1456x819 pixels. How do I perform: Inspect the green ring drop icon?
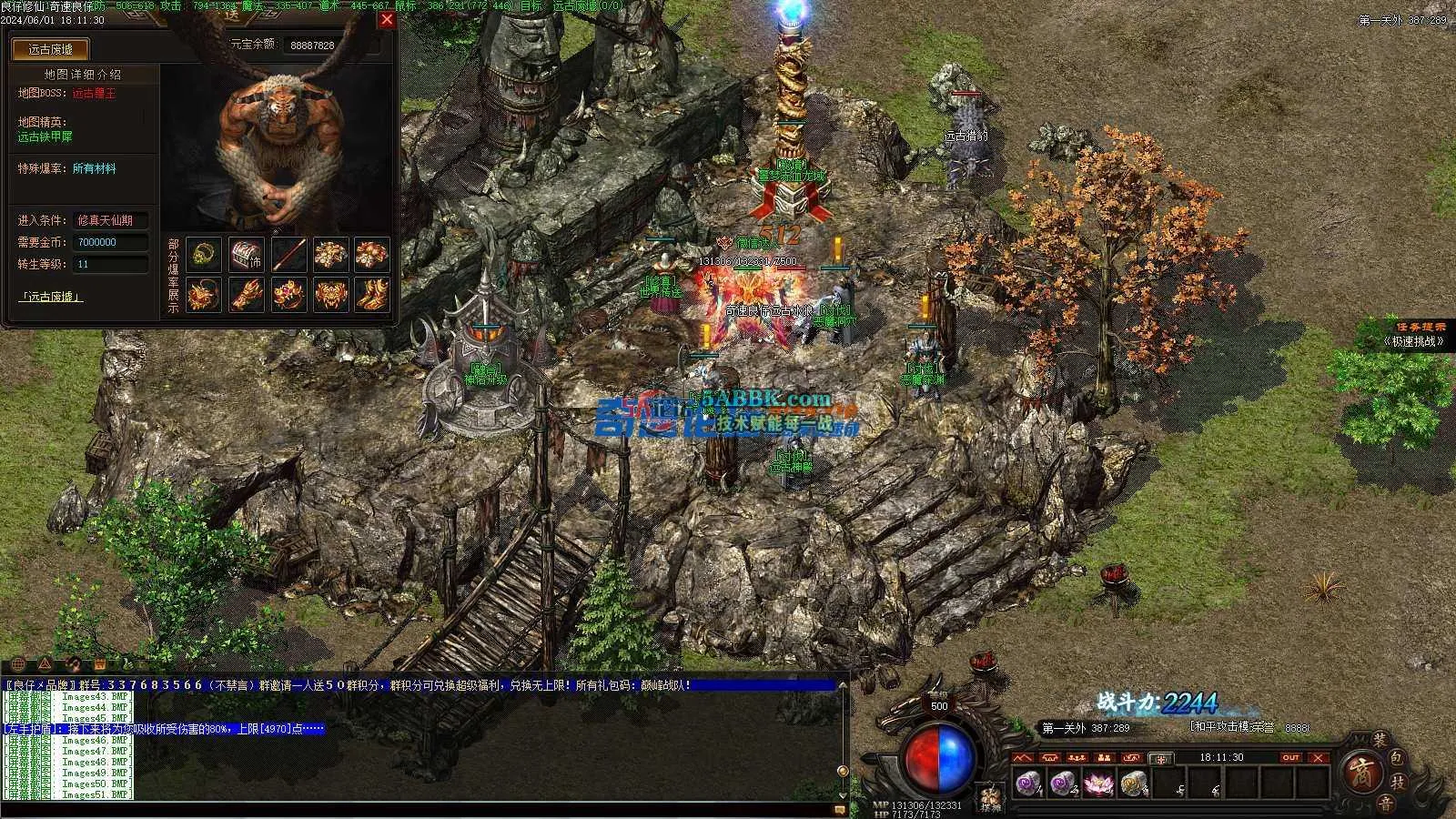coord(204,254)
